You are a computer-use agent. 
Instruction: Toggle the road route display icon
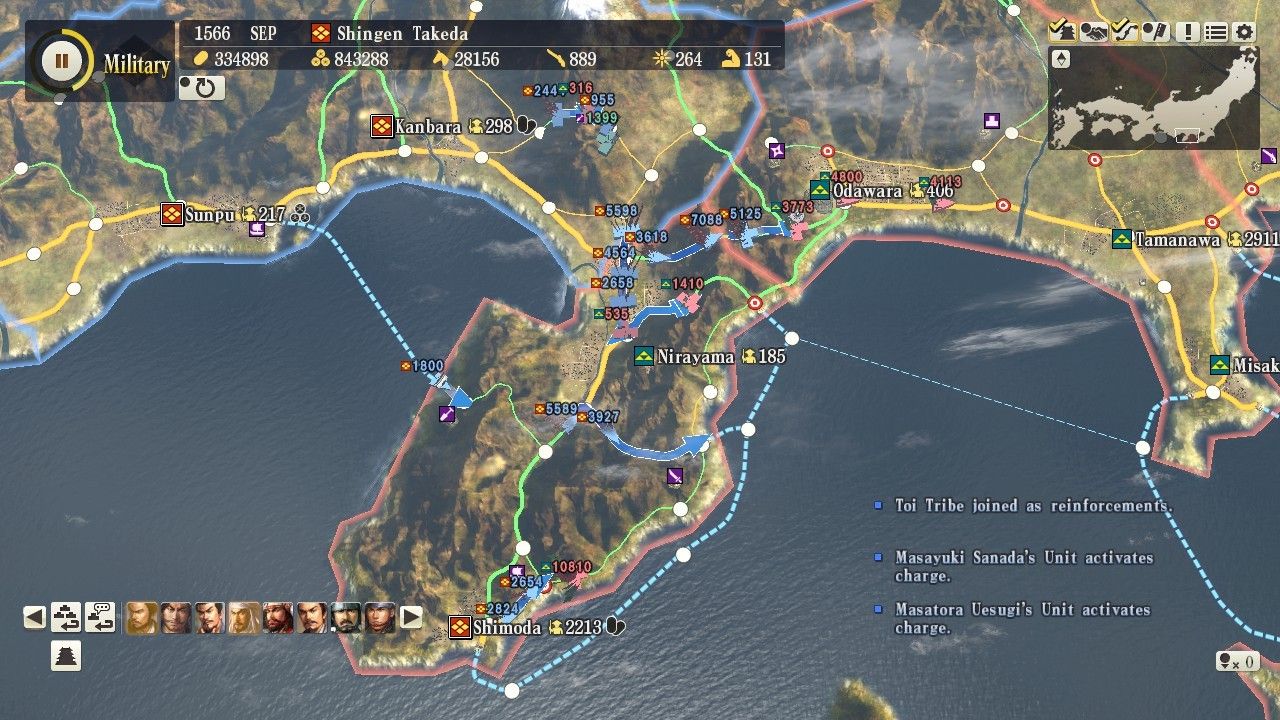pyautogui.click(x=1124, y=32)
